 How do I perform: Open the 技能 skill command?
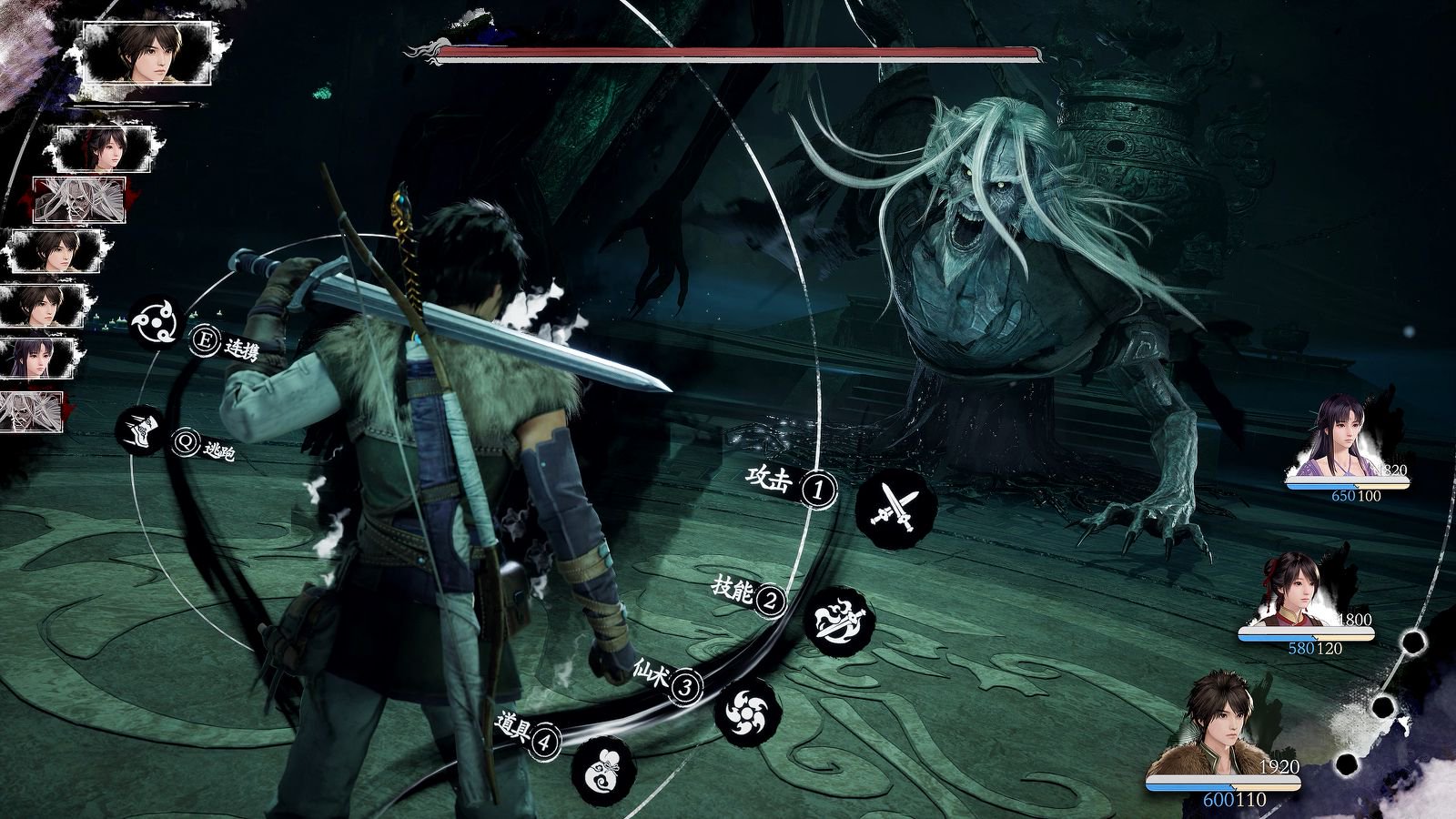tap(844, 618)
